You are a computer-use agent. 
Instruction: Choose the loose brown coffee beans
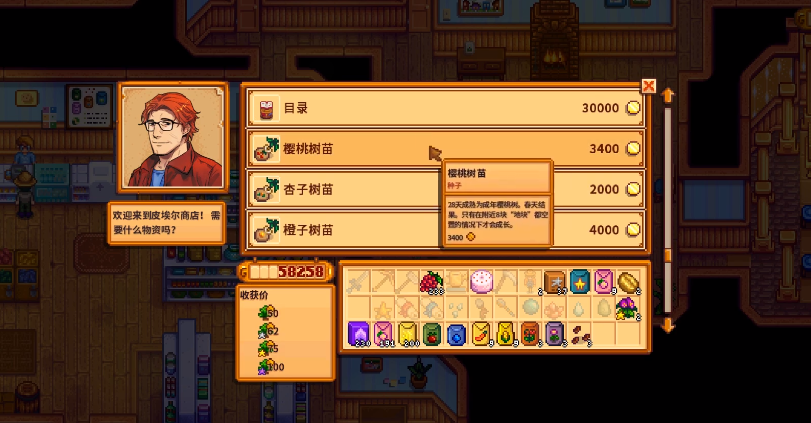click(579, 333)
